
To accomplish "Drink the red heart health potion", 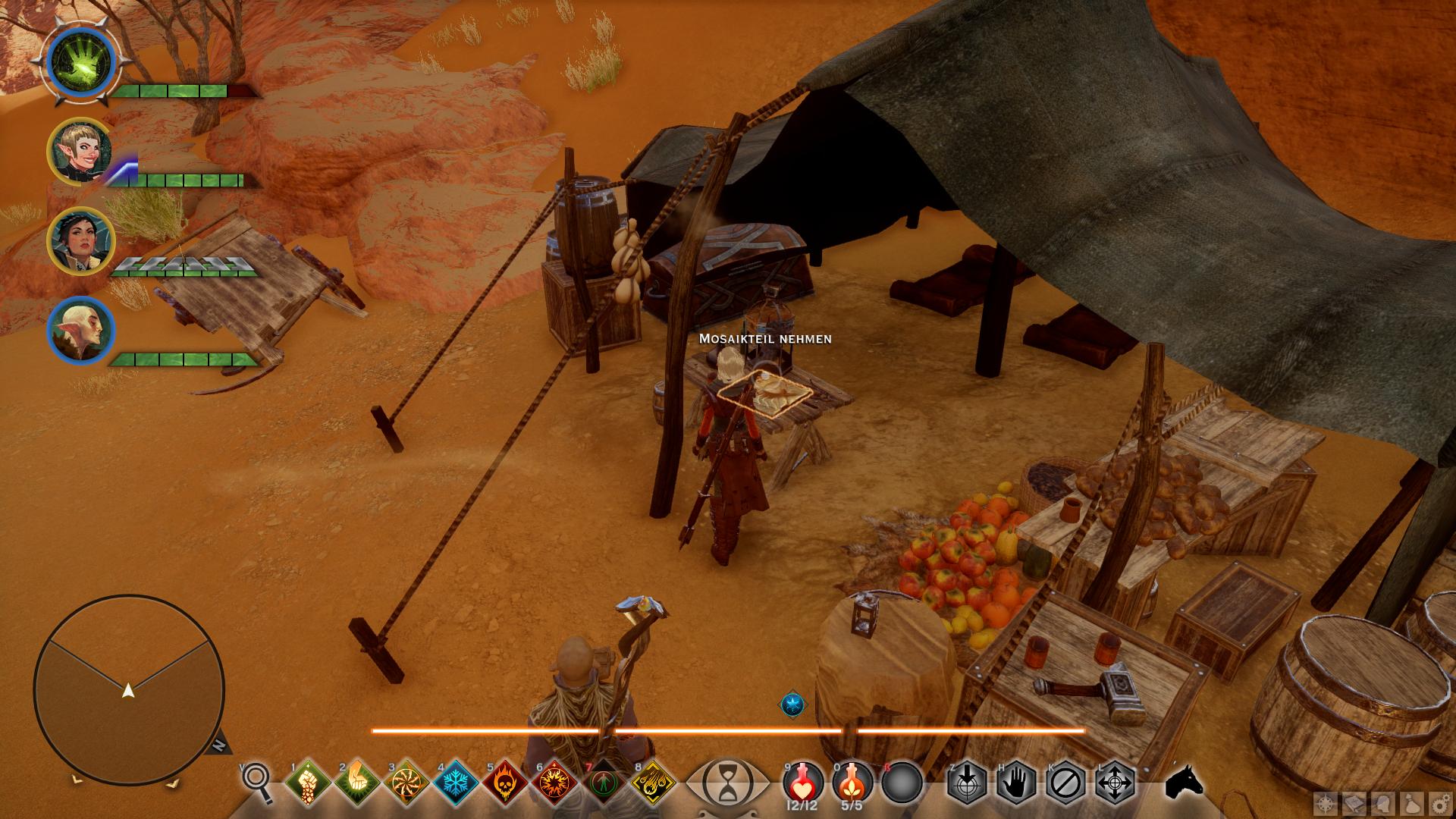I will pyautogui.click(x=803, y=781).
